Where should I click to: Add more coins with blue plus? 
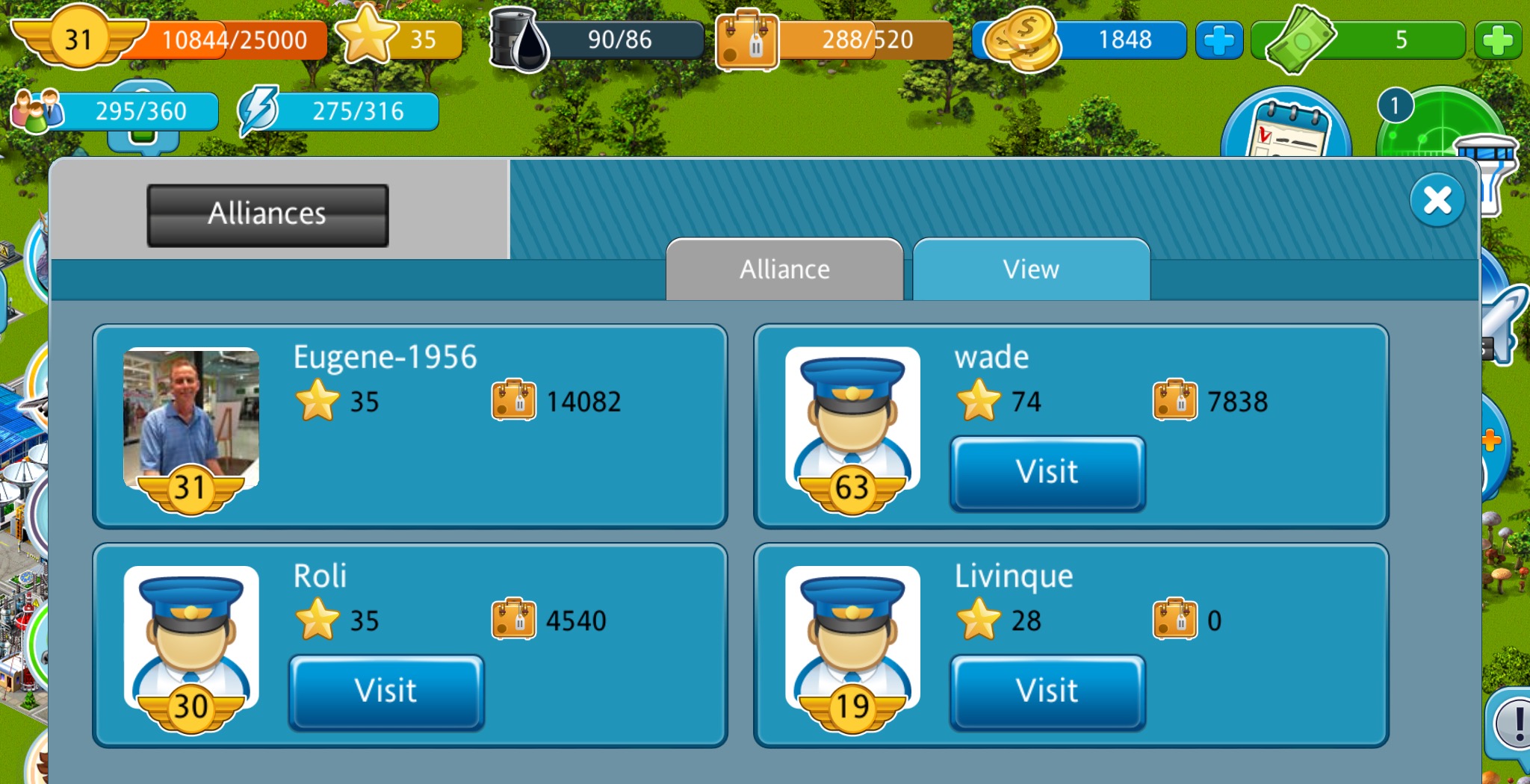(x=1218, y=40)
